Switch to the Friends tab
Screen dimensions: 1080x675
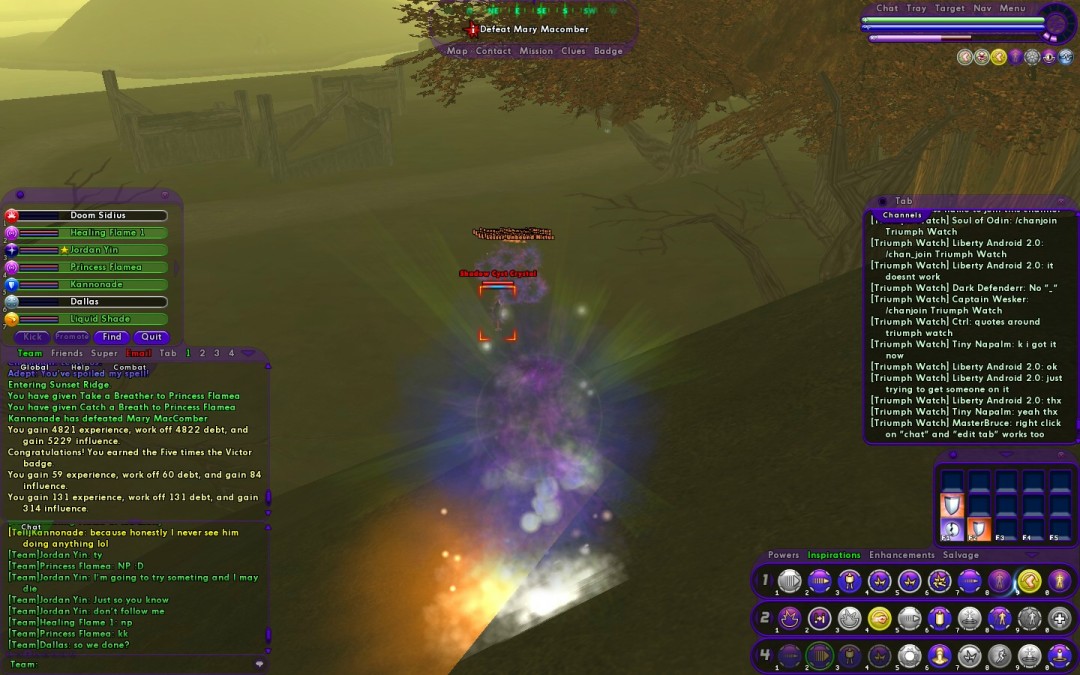(x=67, y=353)
